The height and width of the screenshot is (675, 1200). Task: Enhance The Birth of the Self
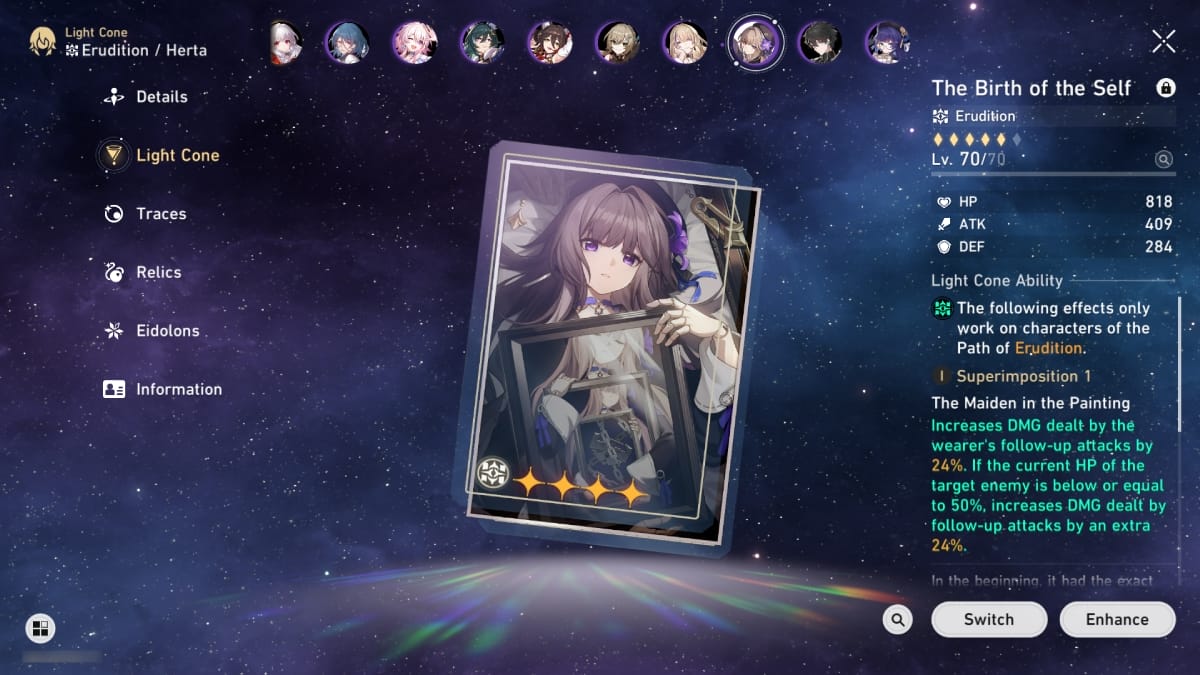[1117, 619]
